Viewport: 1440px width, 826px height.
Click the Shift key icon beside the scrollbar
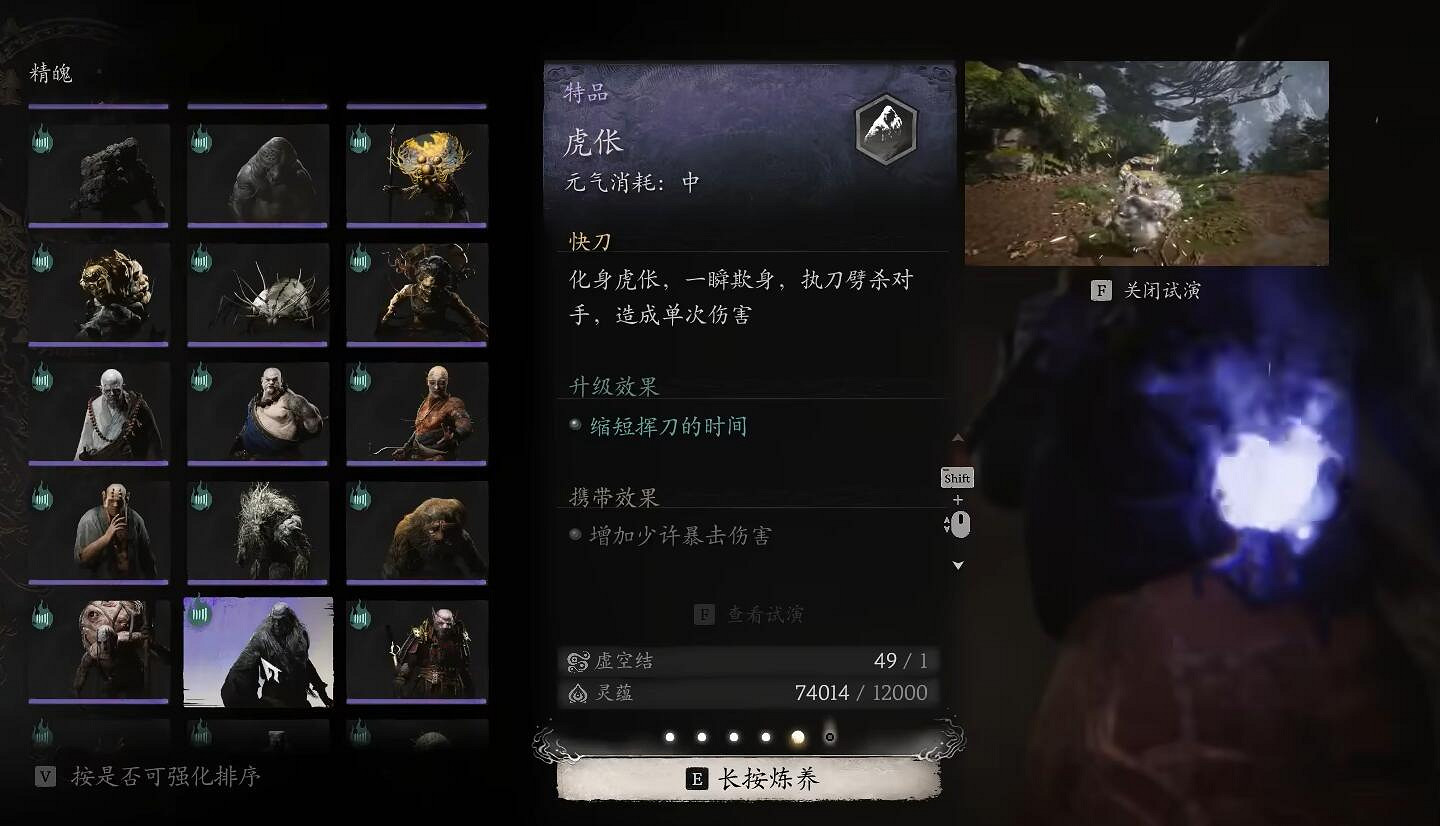pyautogui.click(x=956, y=478)
